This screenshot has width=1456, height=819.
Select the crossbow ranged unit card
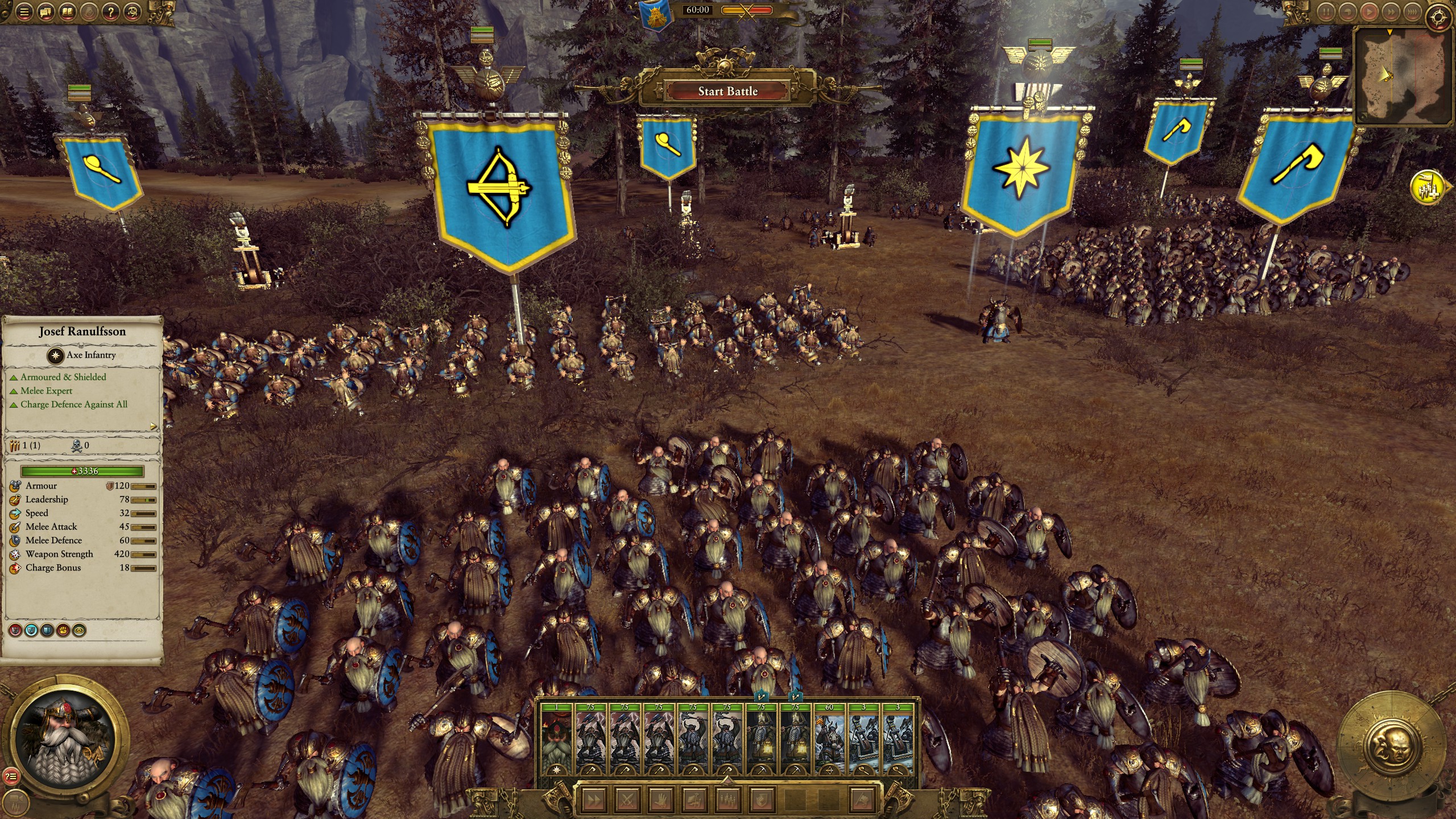(829, 739)
